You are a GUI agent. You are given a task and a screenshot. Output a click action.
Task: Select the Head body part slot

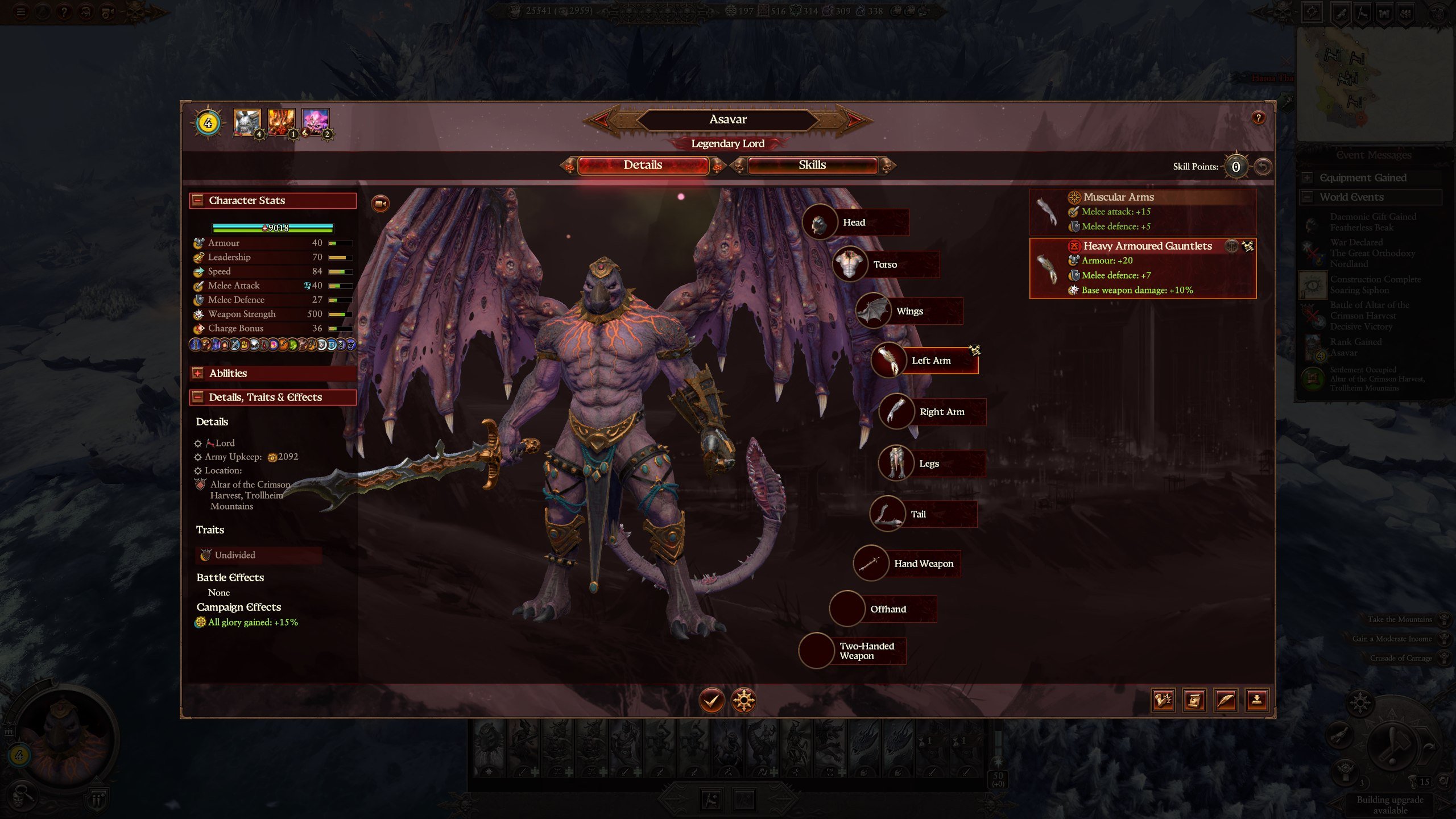click(854, 222)
